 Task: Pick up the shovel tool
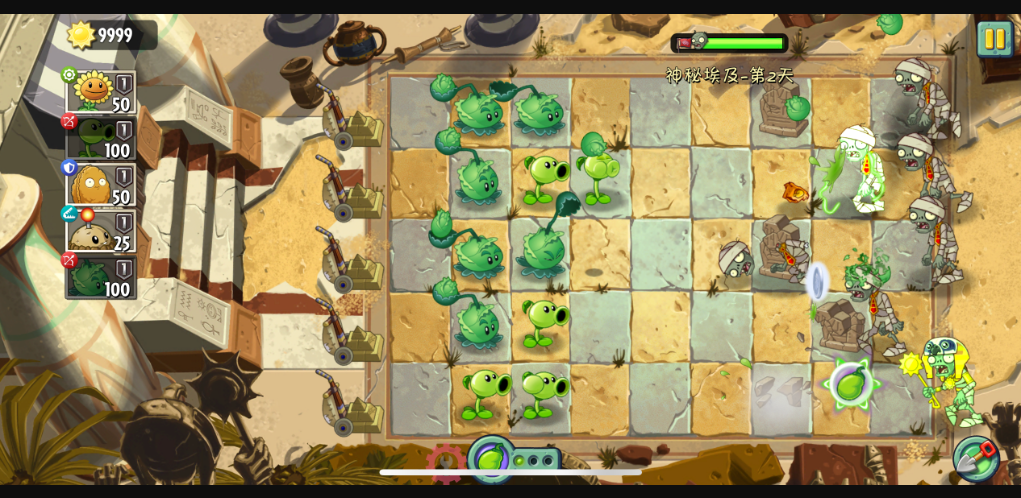(x=975, y=458)
